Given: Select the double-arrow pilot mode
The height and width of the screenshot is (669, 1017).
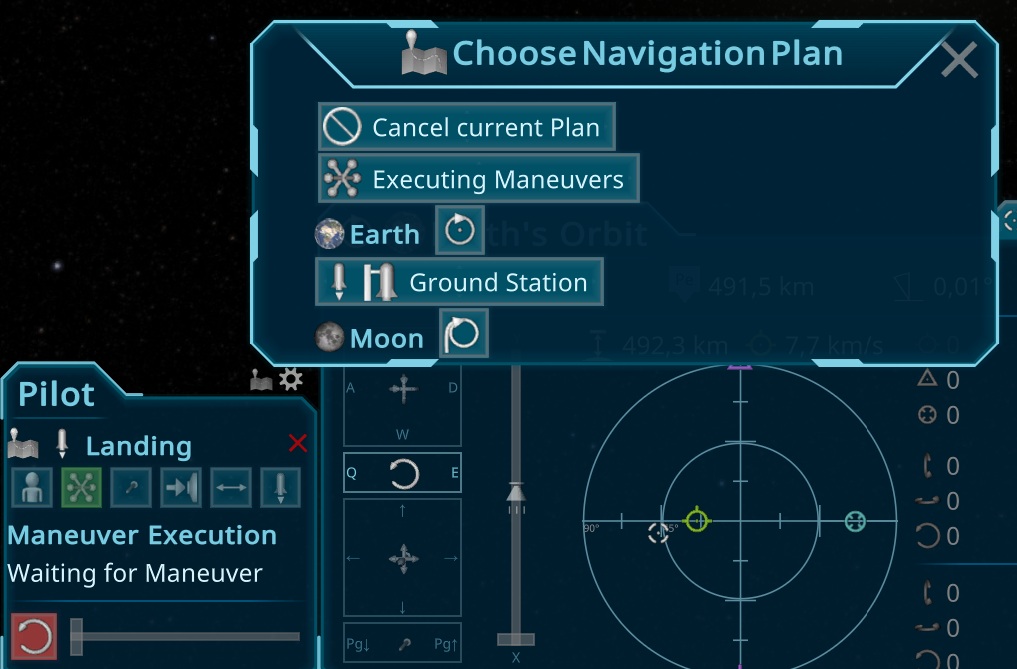Looking at the screenshot, I should click(231, 487).
